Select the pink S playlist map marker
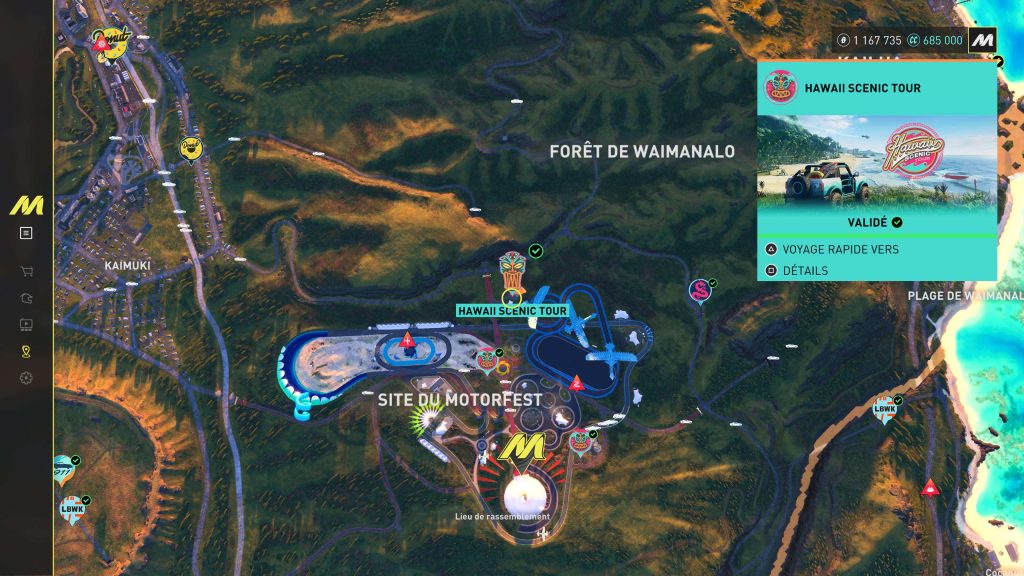This screenshot has height=576, width=1024. point(698,291)
